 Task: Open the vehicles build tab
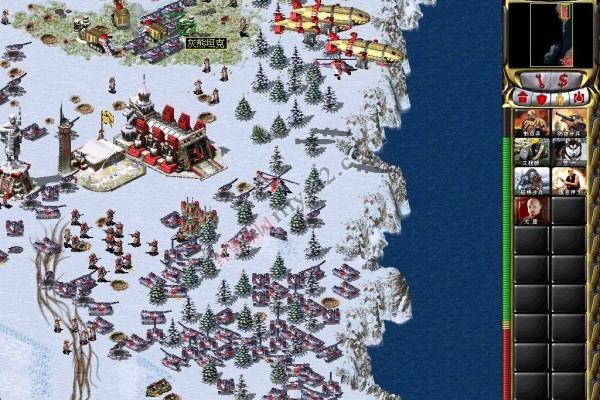click(x=578, y=98)
